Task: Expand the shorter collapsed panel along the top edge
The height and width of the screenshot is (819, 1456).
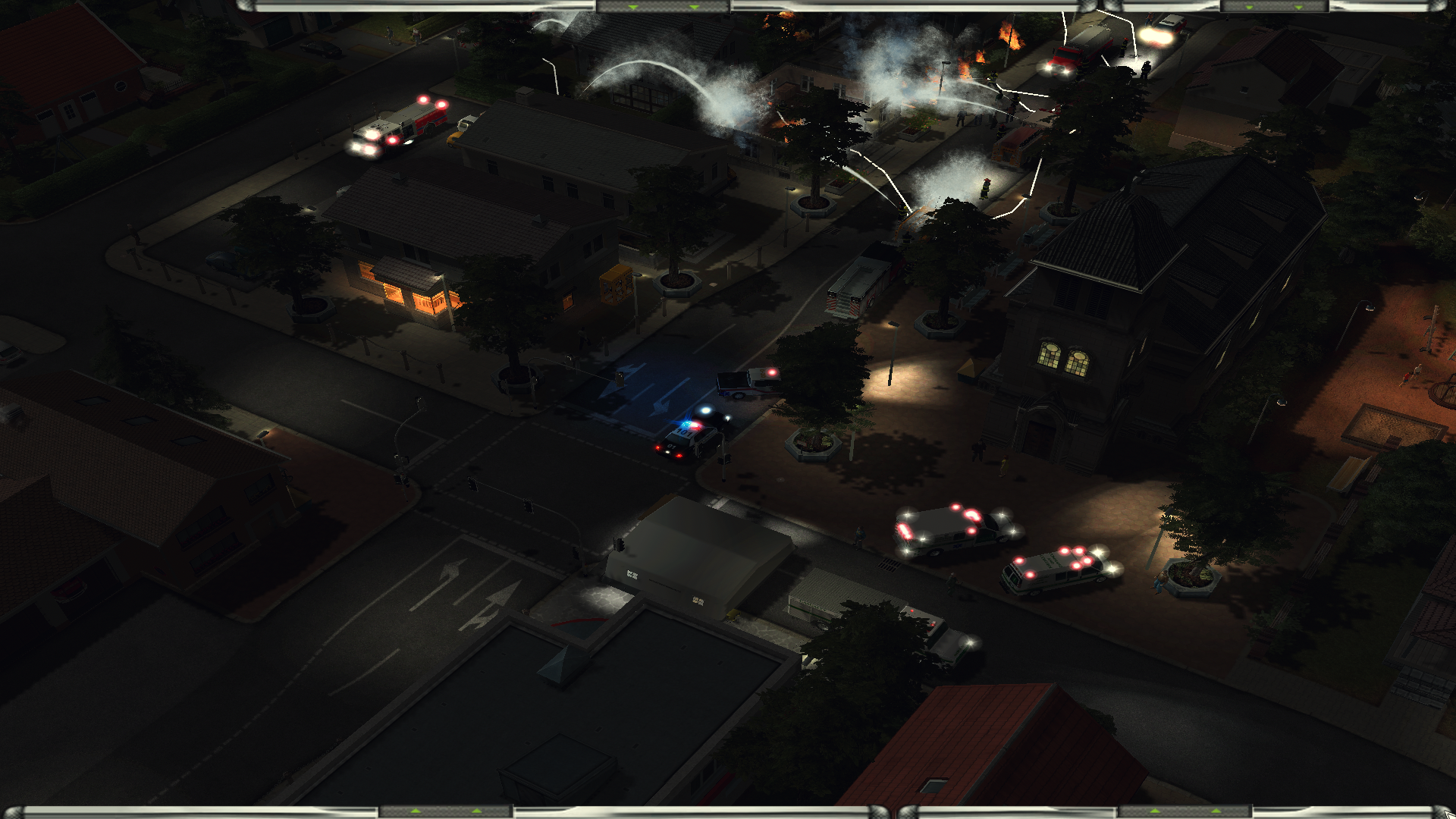Action: [x=1274, y=6]
